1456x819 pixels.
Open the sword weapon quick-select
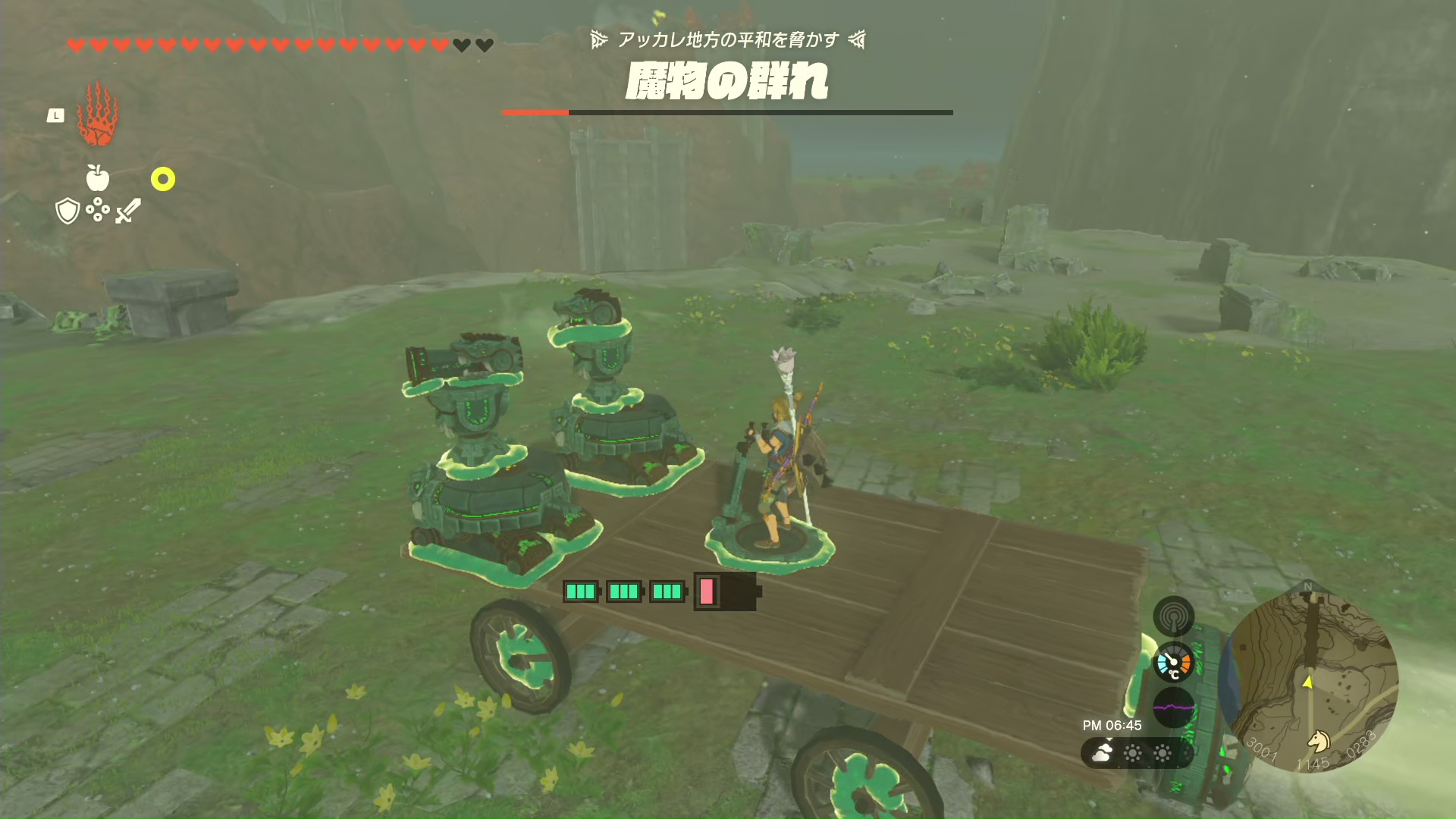(128, 211)
